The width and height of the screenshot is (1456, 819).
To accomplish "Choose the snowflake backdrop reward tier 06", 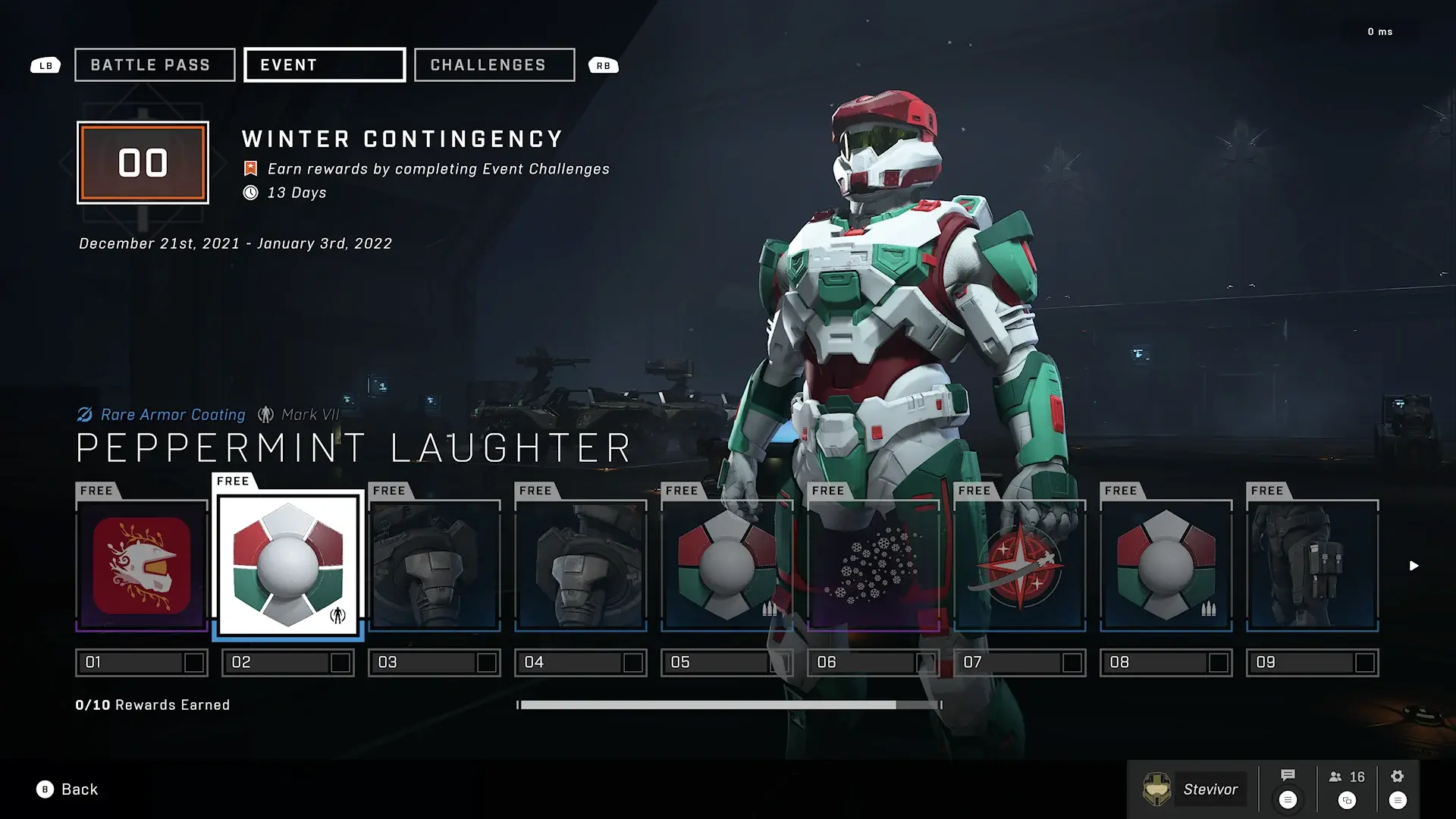I will tap(874, 566).
